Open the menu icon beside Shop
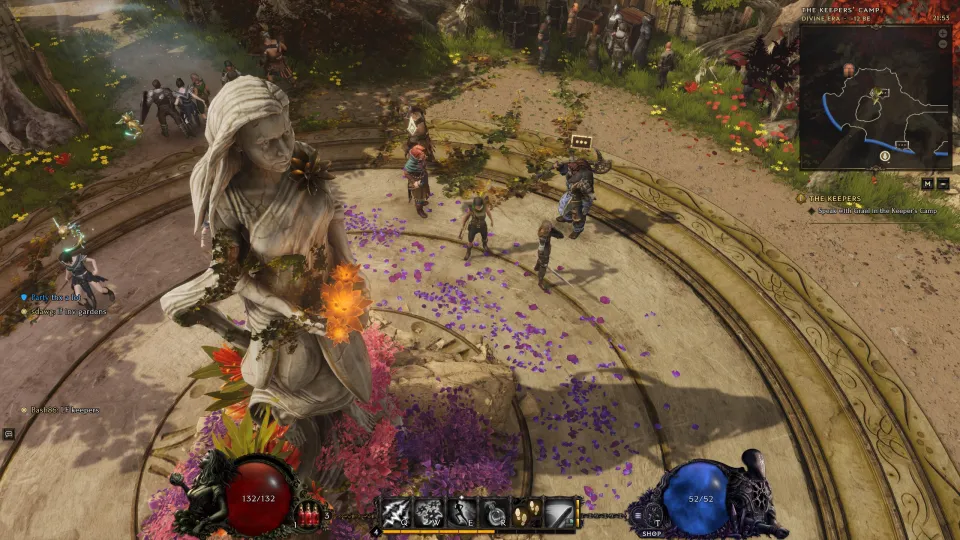The width and height of the screenshot is (960, 540). pos(637,515)
